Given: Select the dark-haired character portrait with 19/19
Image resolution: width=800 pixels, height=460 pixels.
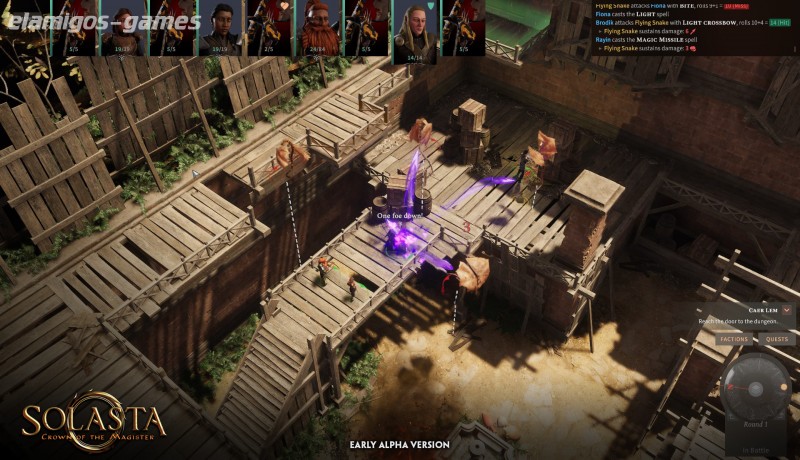Looking at the screenshot, I should point(221,26).
